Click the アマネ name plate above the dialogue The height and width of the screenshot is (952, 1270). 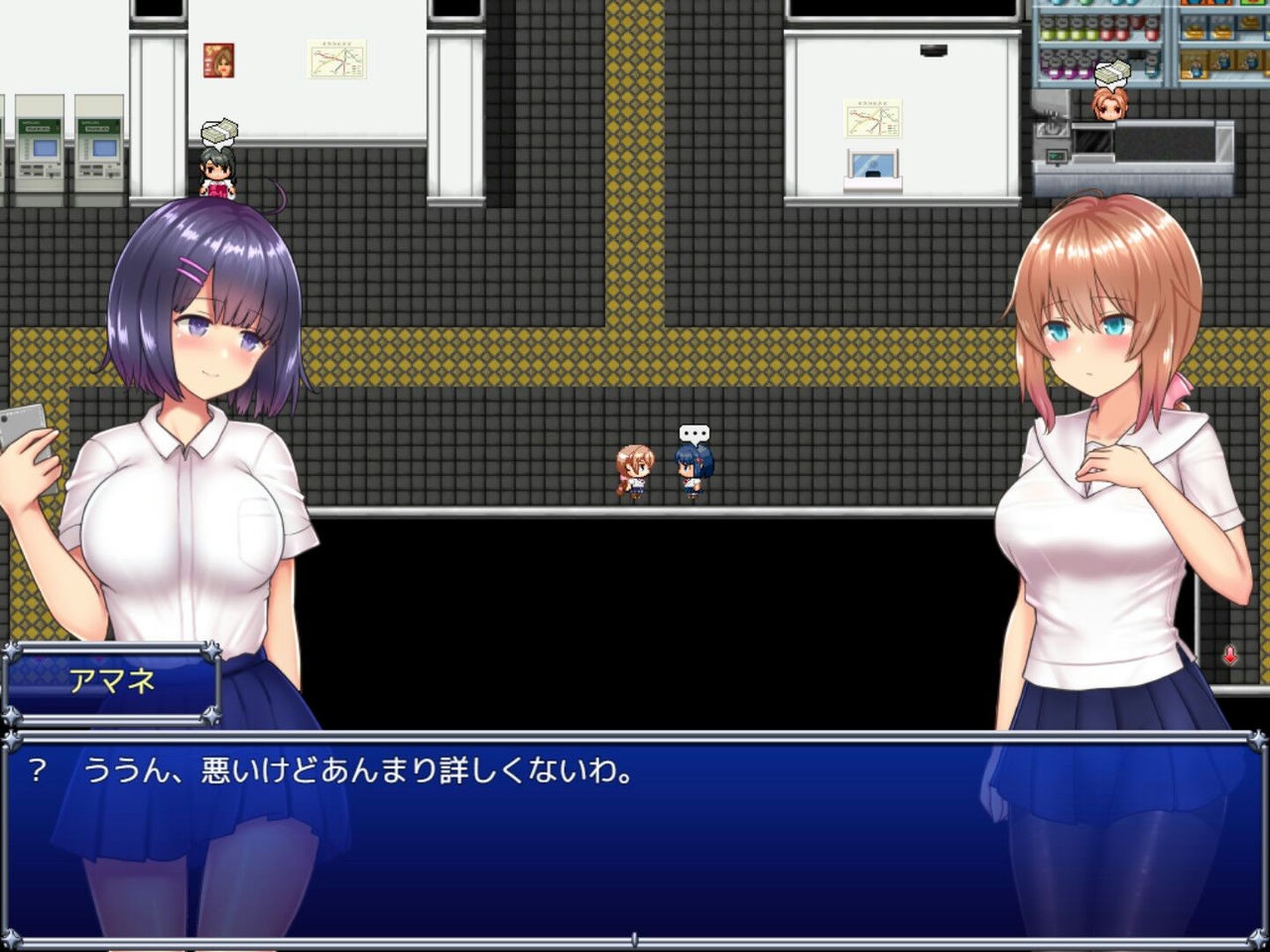point(112,683)
